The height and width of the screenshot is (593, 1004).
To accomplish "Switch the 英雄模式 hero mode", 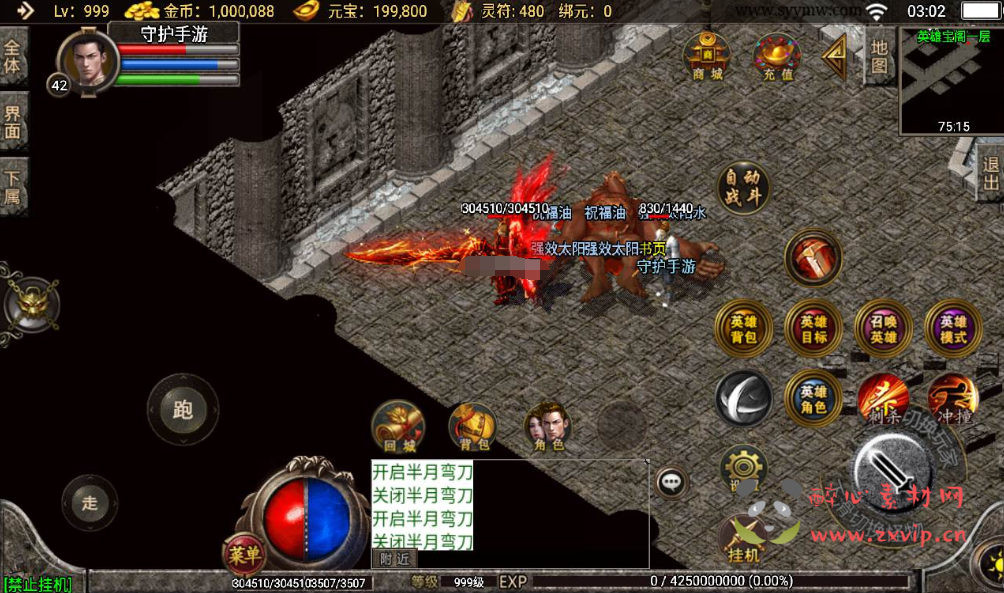I will (x=953, y=329).
